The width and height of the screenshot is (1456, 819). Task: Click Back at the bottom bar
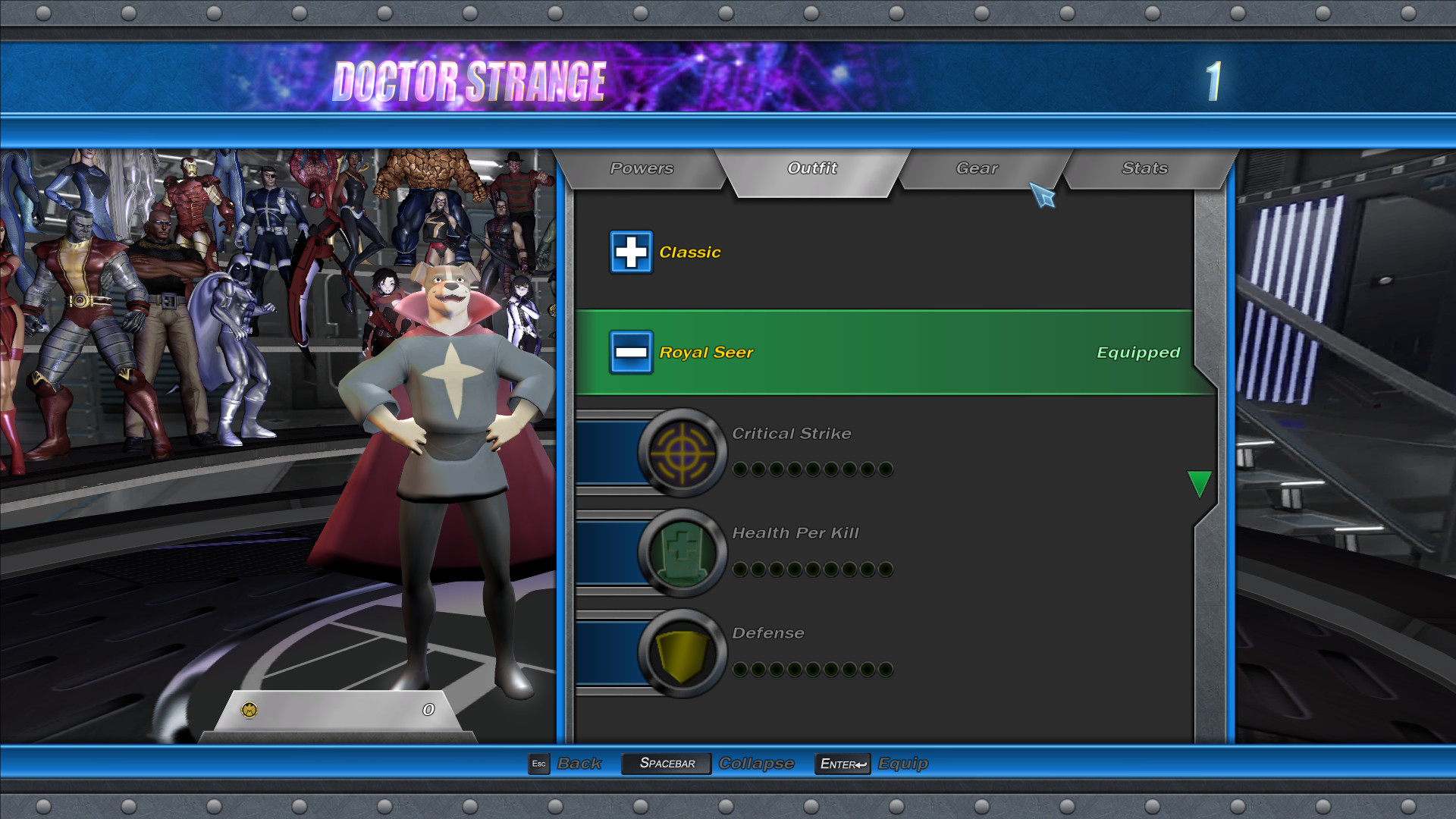point(579,764)
